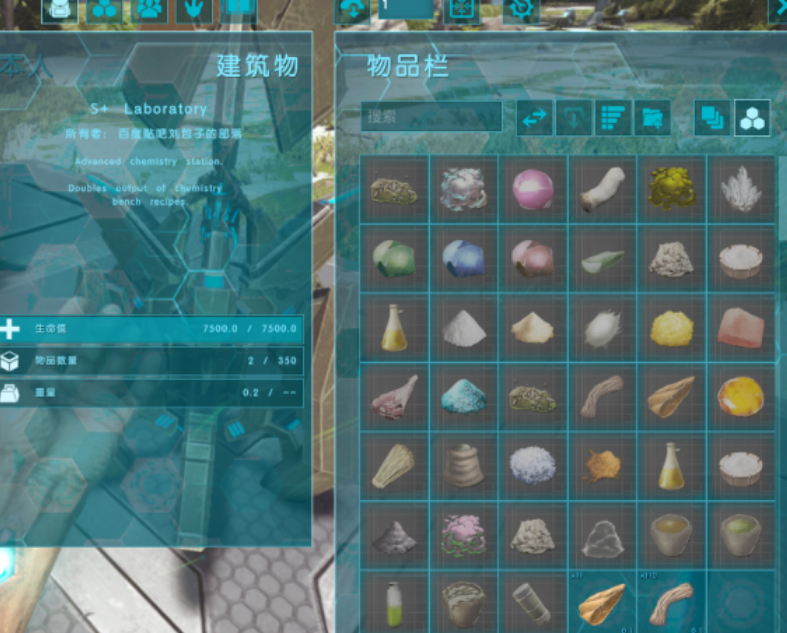Pick the golden honey blob slot
The image size is (787, 633).
[x=740, y=397]
